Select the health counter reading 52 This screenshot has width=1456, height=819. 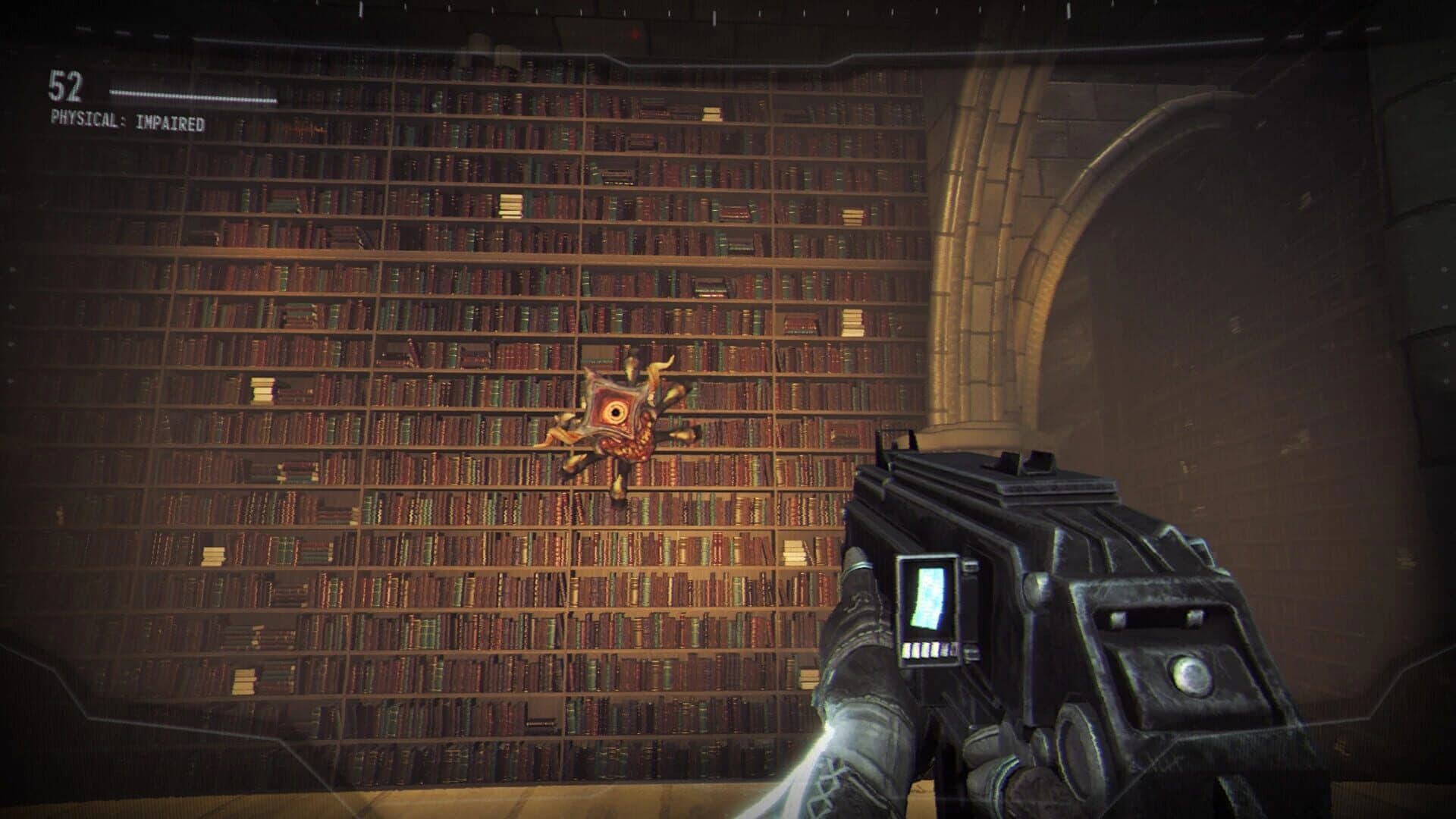67,85
